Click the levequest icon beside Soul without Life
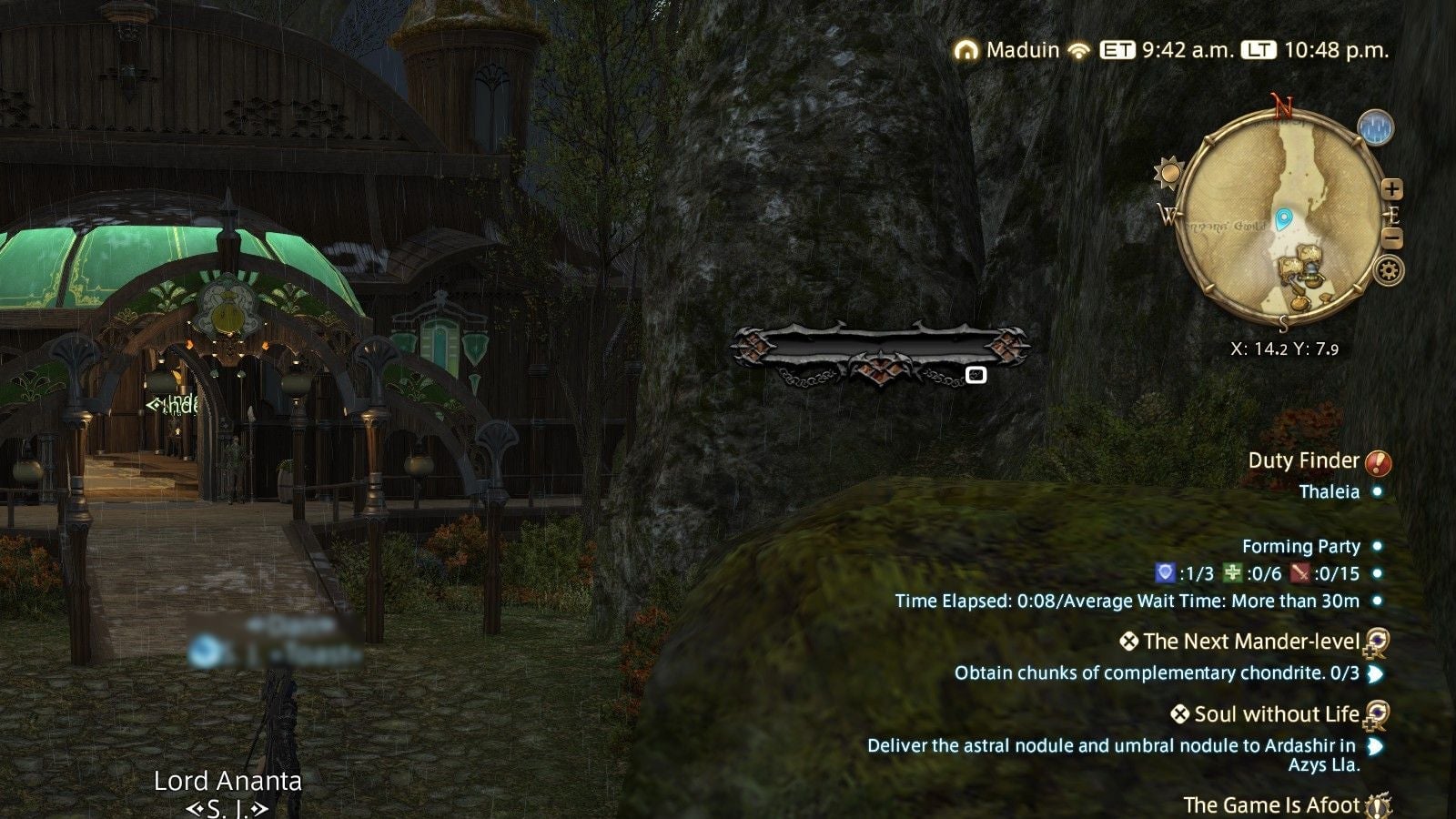This screenshot has width=1456, height=819. (1378, 715)
